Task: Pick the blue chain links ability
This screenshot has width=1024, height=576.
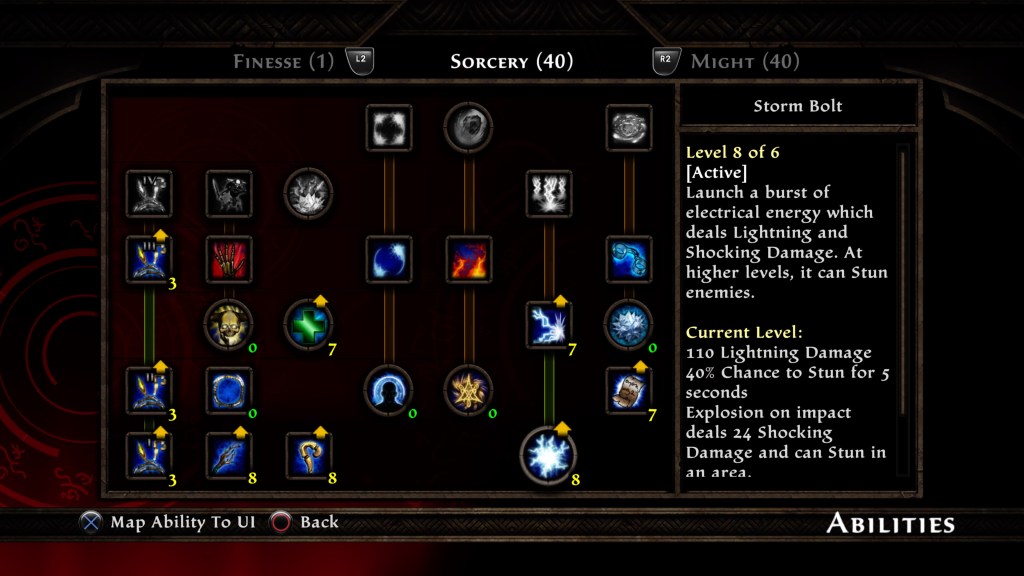Action: 629,259
